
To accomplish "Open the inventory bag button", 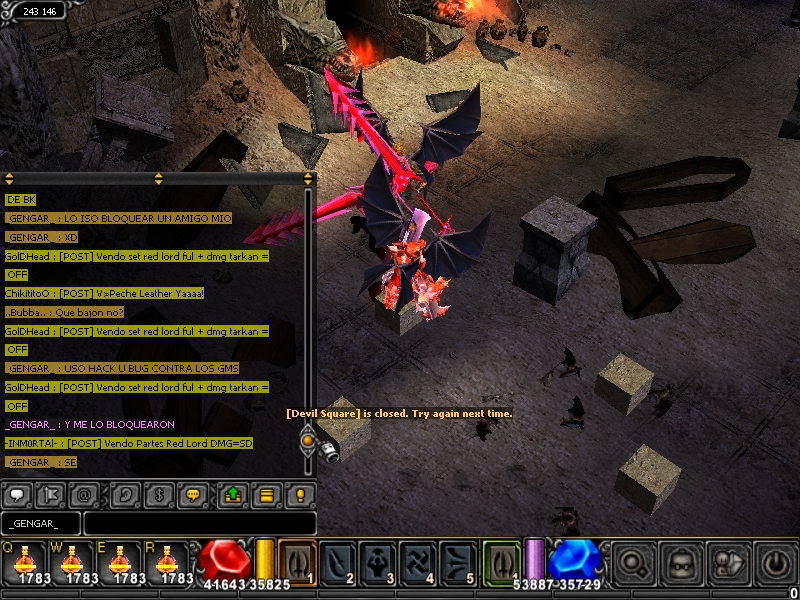I will [x=682, y=562].
